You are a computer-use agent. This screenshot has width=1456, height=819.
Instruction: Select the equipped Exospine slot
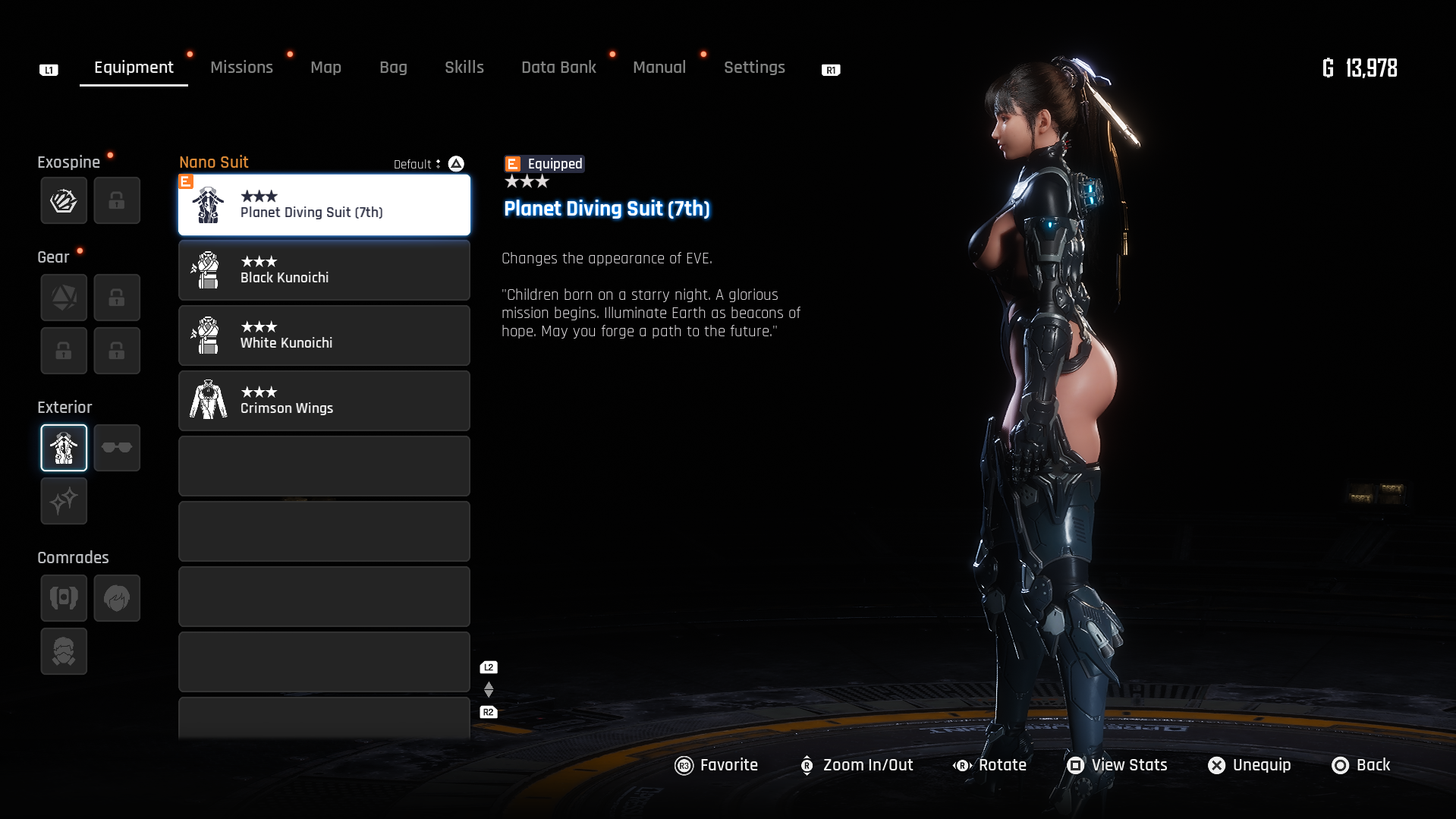64,200
